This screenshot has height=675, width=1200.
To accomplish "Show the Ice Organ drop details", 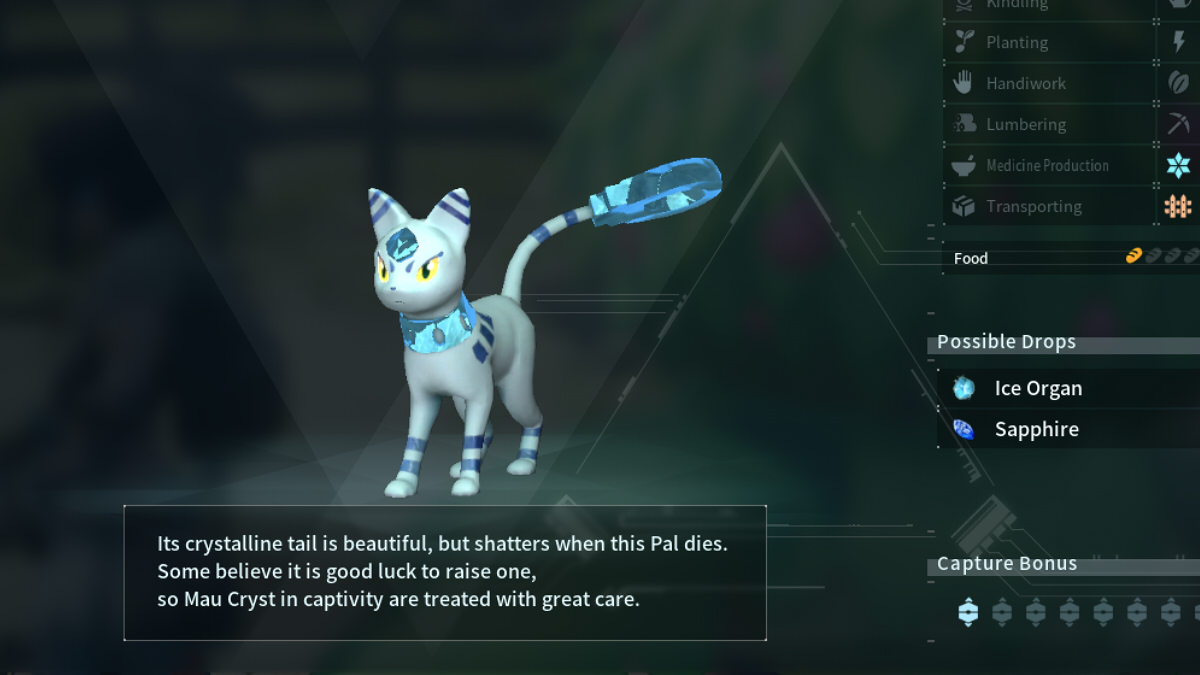I will coord(1038,388).
